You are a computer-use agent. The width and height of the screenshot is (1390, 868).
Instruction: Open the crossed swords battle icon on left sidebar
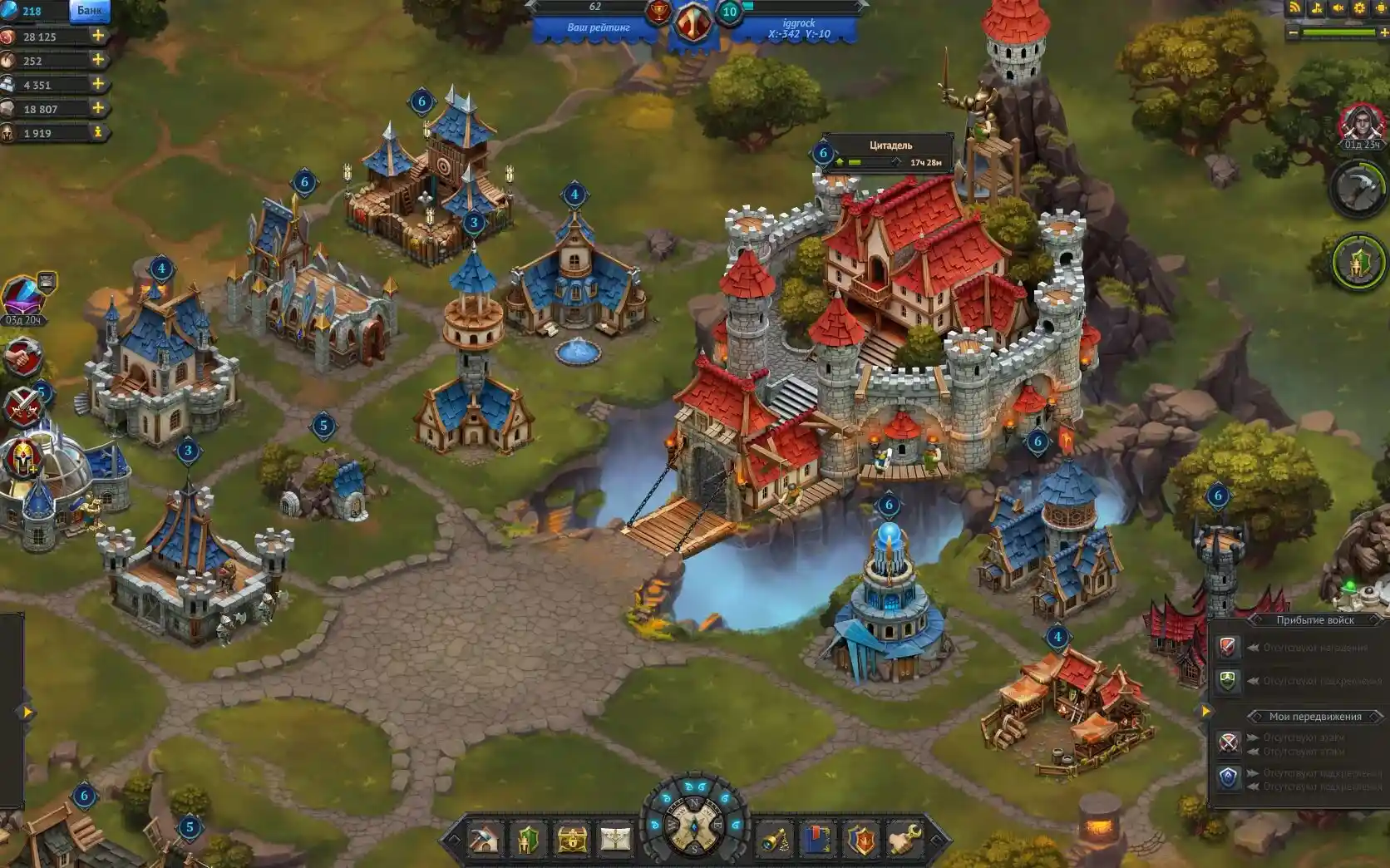[25, 407]
